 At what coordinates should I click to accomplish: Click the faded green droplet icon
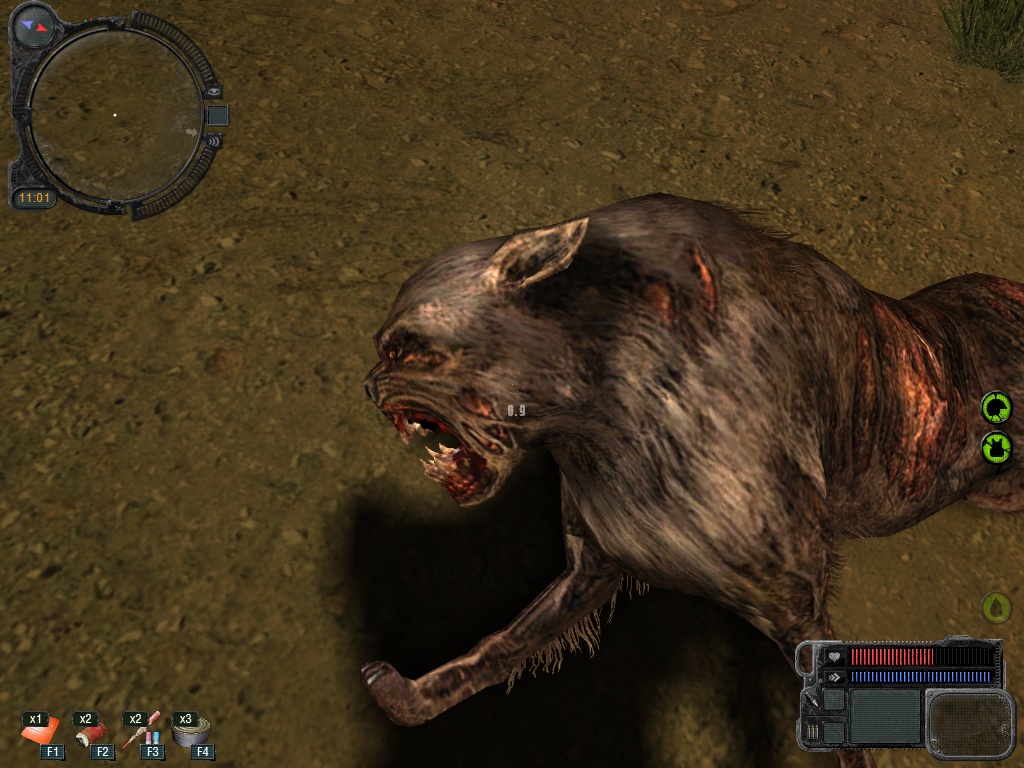(996, 606)
